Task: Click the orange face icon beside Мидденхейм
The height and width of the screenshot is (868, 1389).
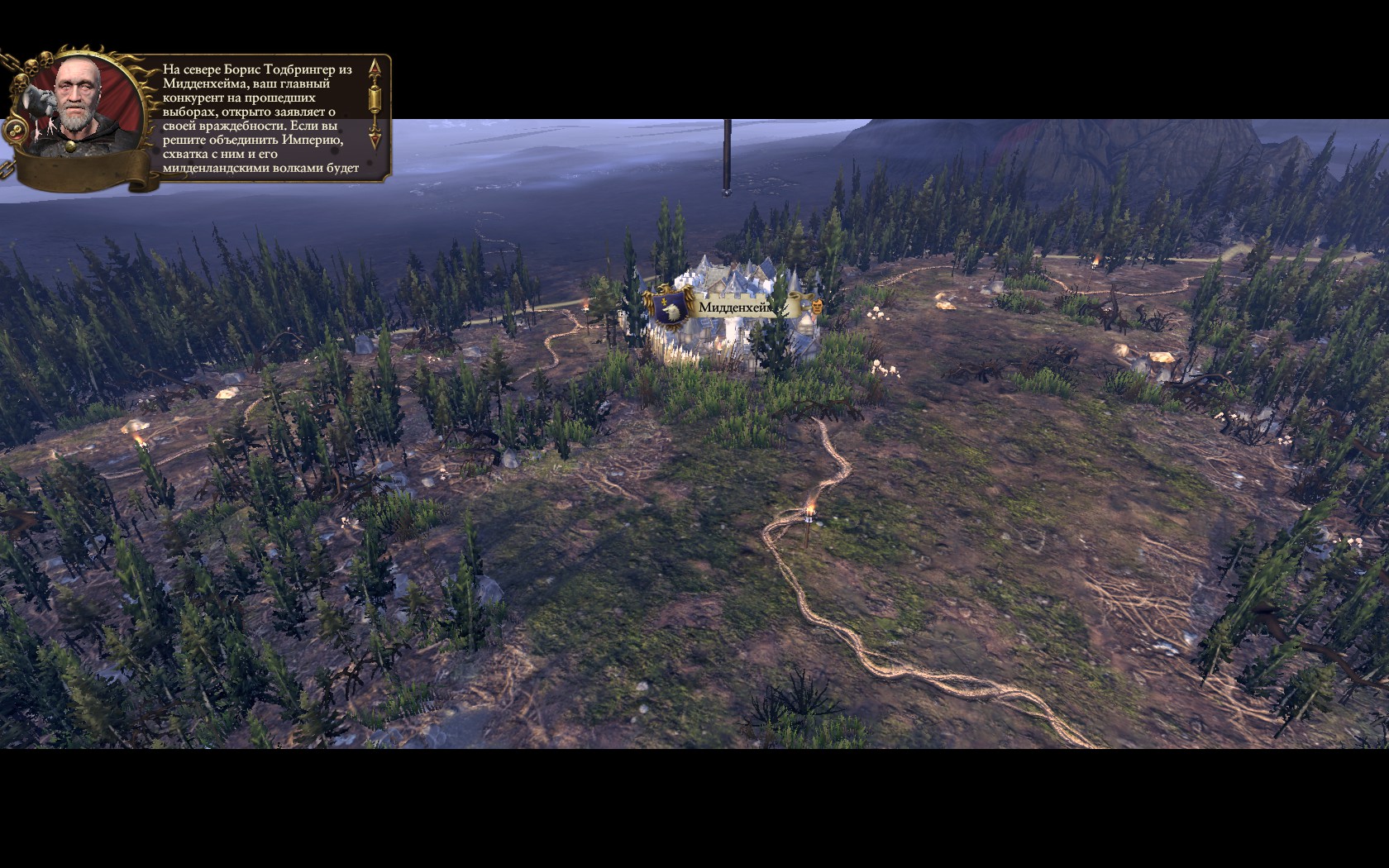Action: (x=815, y=308)
